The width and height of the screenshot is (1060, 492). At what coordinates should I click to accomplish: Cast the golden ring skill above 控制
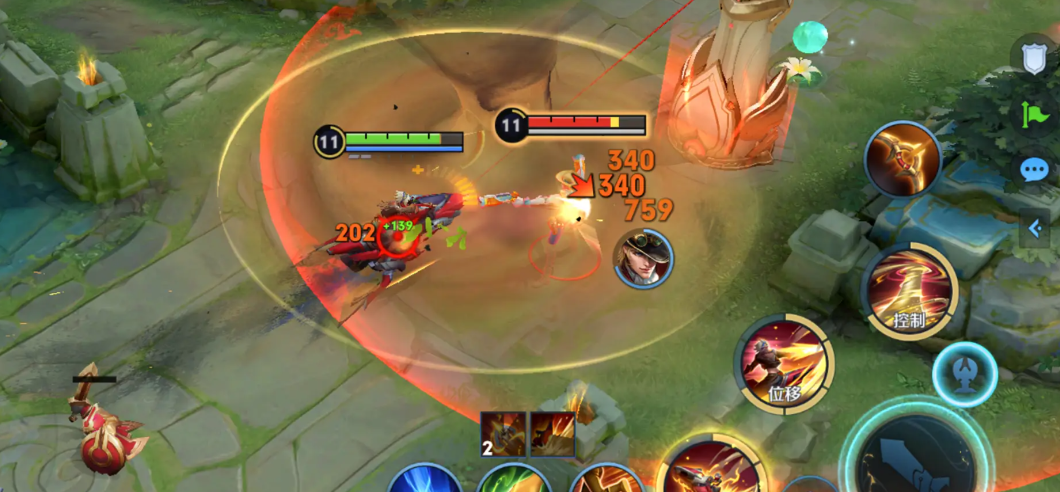pyautogui.click(x=903, y=158)
